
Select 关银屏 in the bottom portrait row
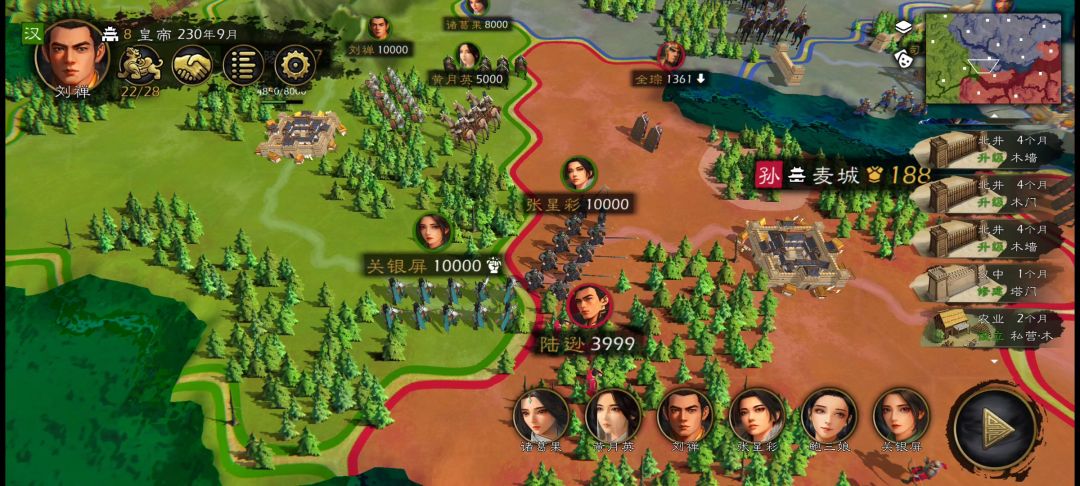[x=901, y=416]
